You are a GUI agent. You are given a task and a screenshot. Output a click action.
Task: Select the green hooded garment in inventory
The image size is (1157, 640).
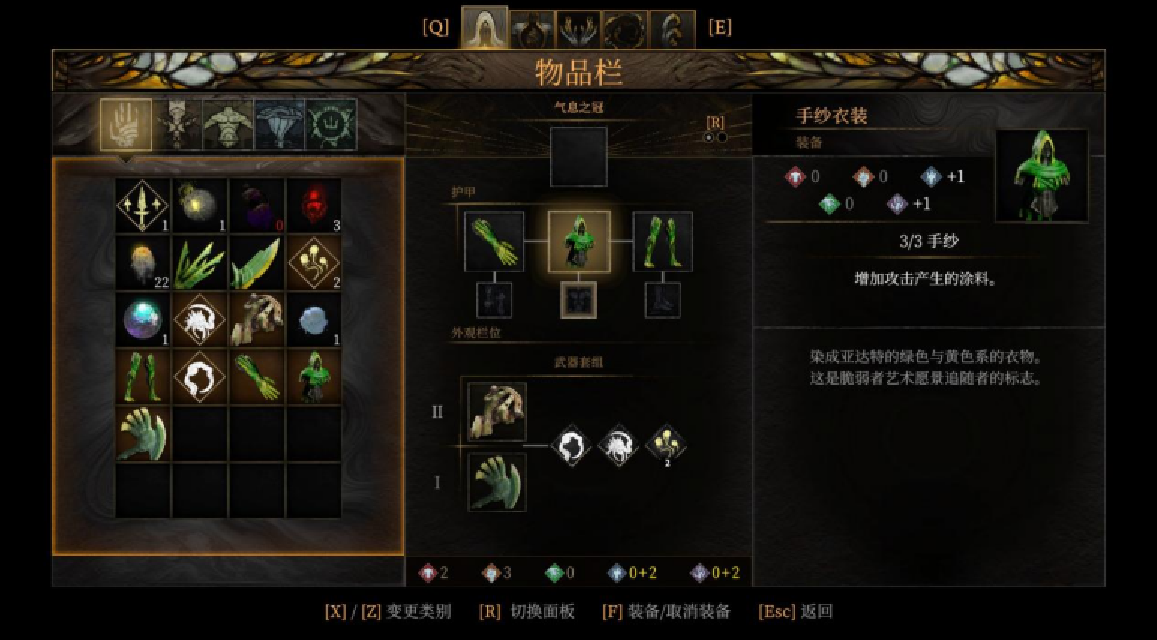point(314,376)
